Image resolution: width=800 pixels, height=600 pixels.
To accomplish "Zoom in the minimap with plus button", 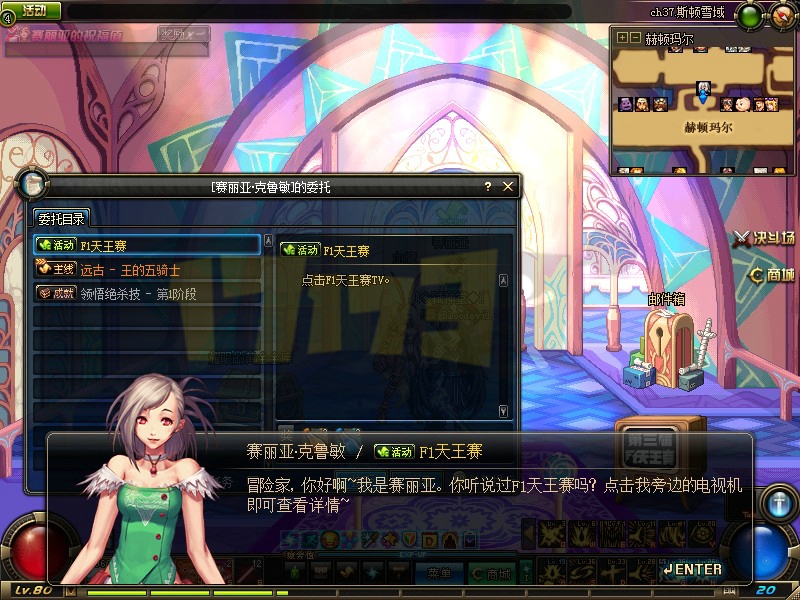I will pyautogui.click(x=622, y=38).
